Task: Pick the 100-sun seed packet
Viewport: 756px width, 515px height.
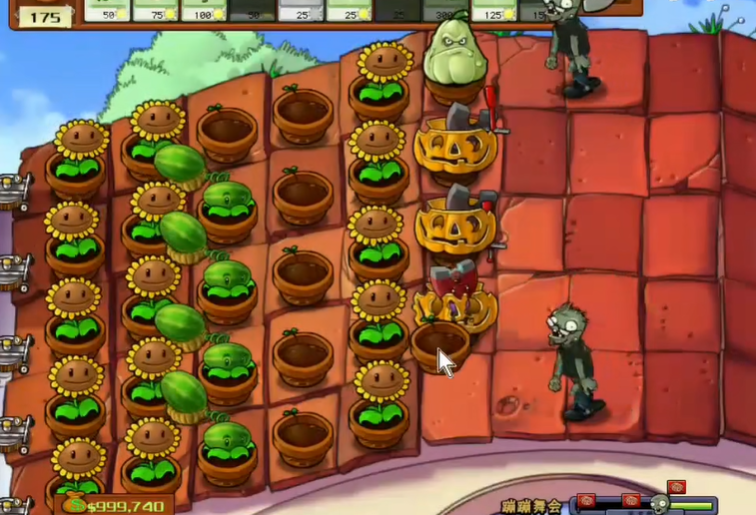Action: (203, 10)
